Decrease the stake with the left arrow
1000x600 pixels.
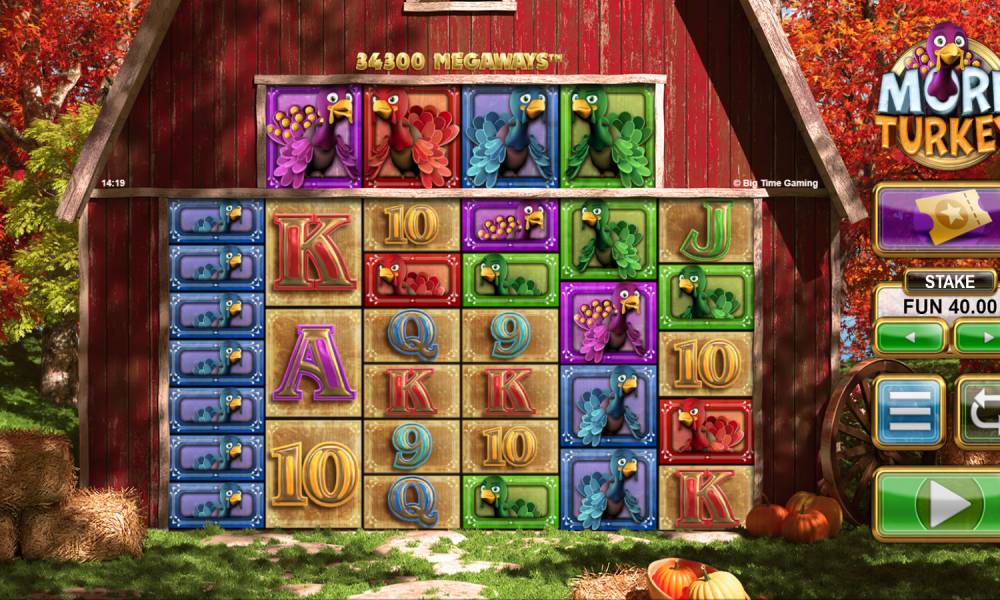point(909,337)
